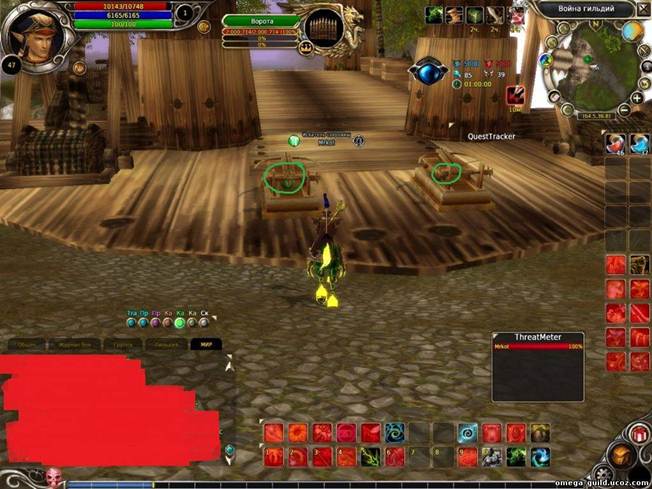Click the blue eye orb icon
This screenshot has width=652, height=489.
[427, 72]
